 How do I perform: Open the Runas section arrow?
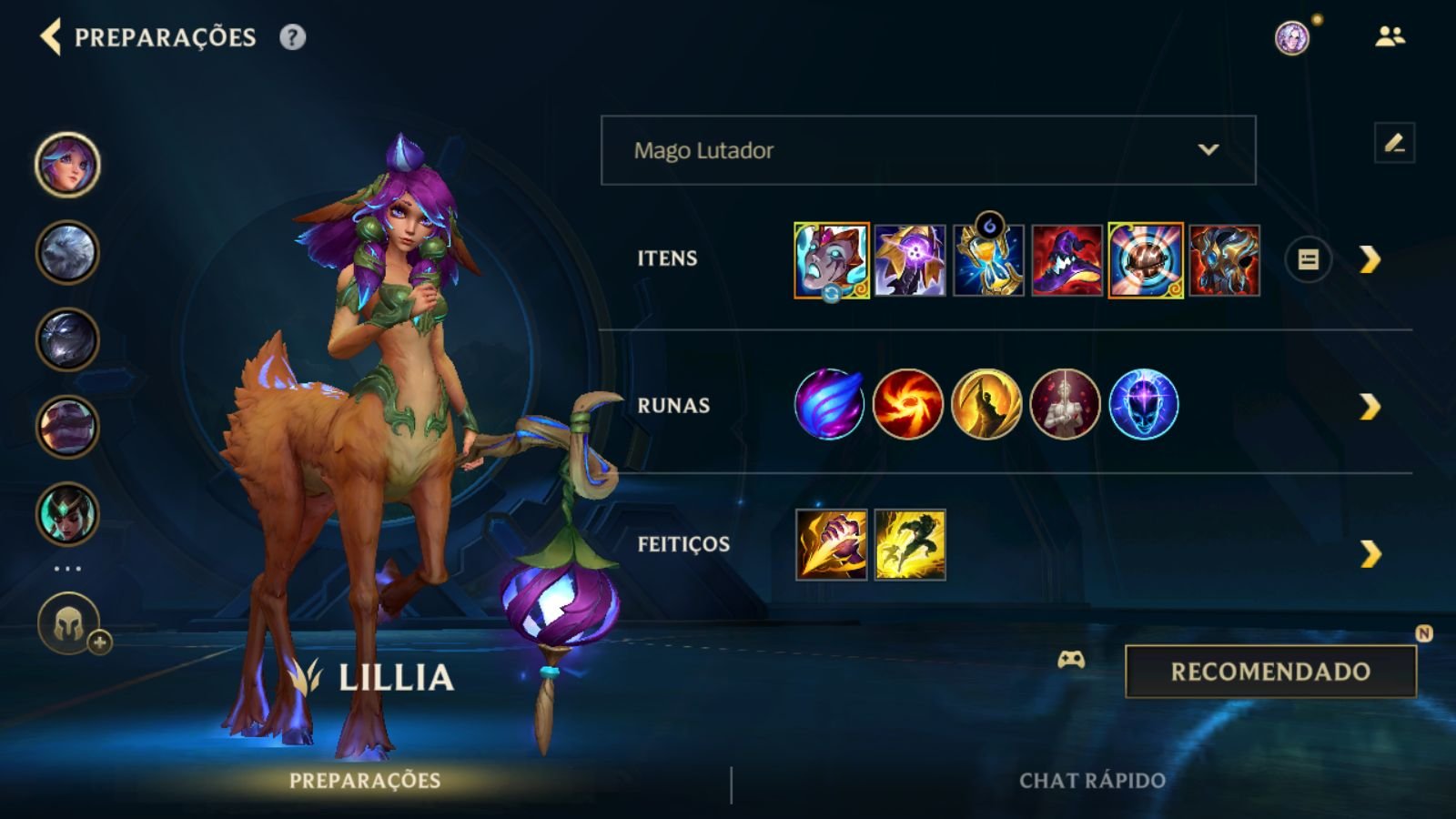(x=1370, y=407)
